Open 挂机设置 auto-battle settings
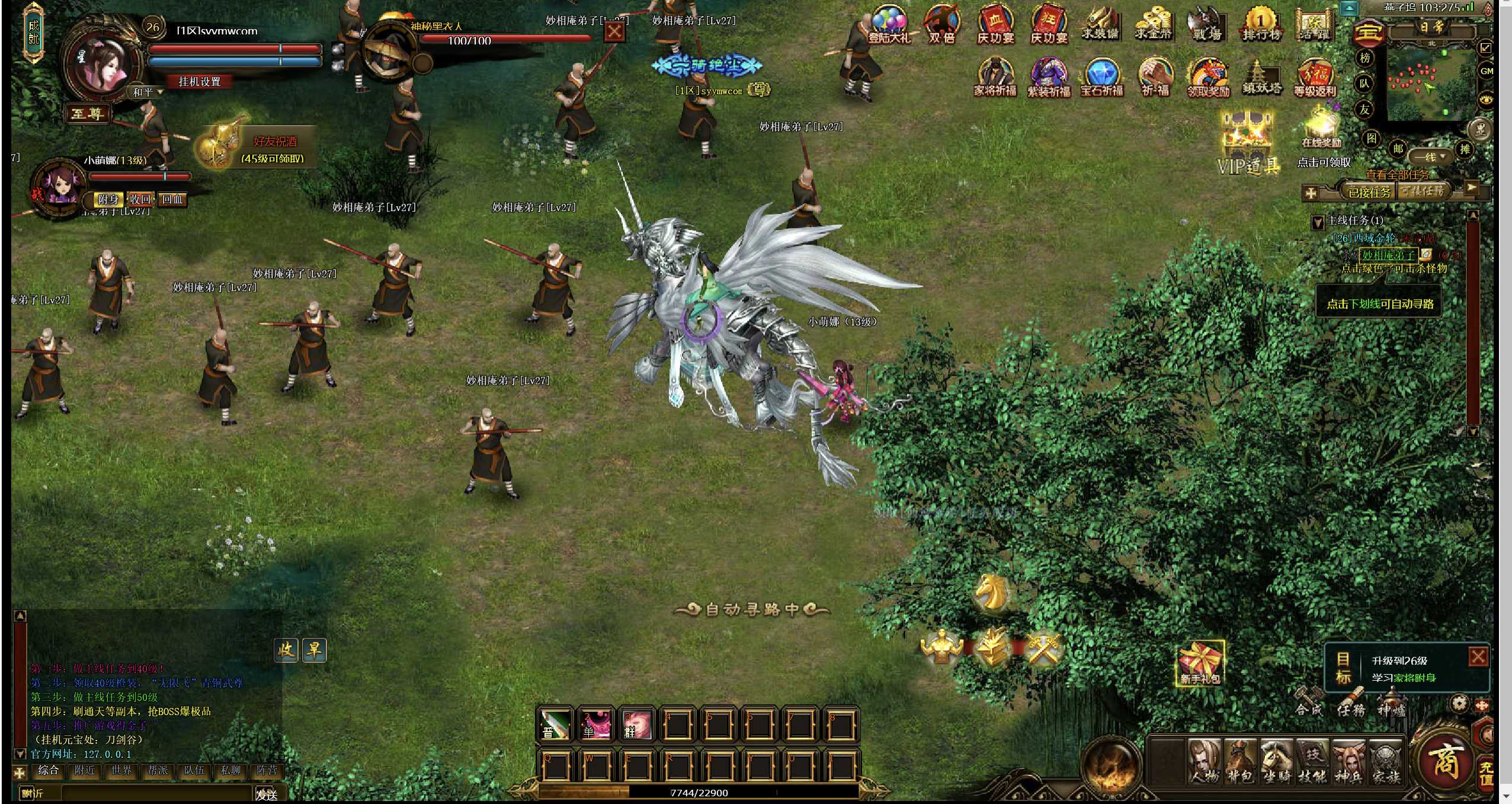Image resolution: width=1512 pixels, height=804 pixels. click(x=200, y=82)
